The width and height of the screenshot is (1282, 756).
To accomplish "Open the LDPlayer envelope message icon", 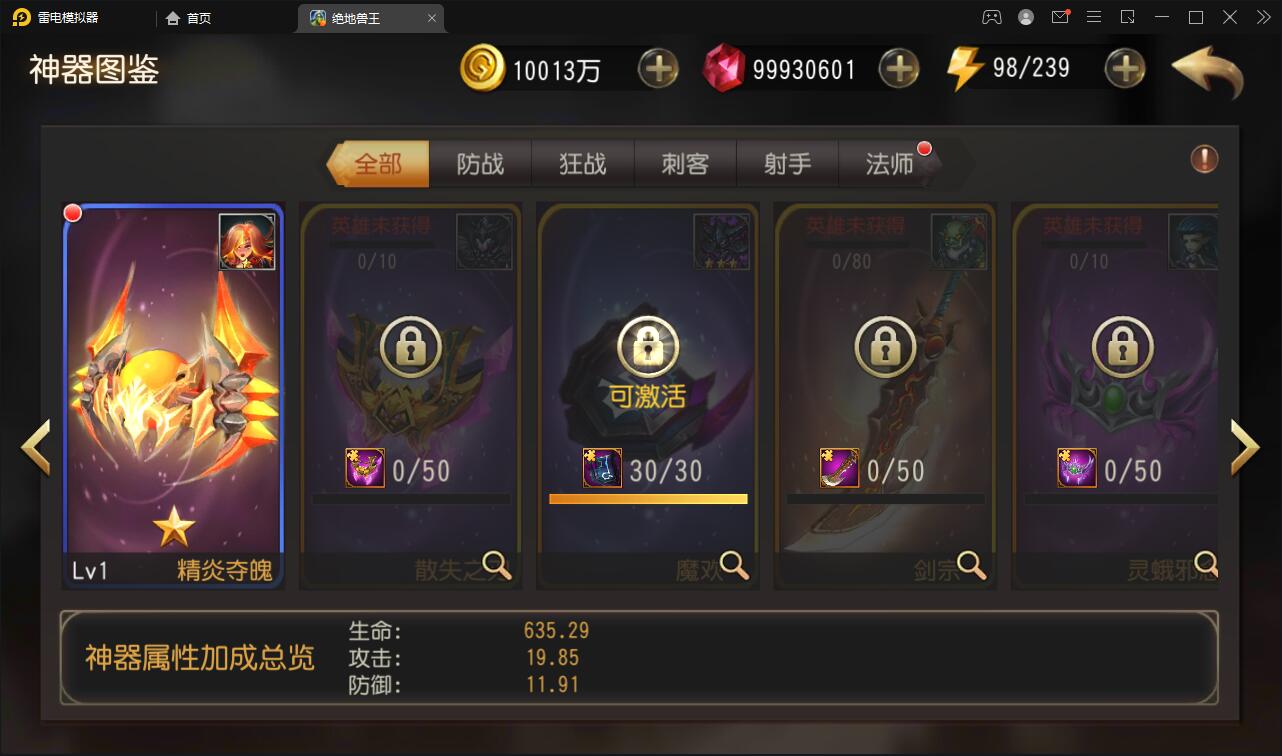I will (x=1060, y=17).
